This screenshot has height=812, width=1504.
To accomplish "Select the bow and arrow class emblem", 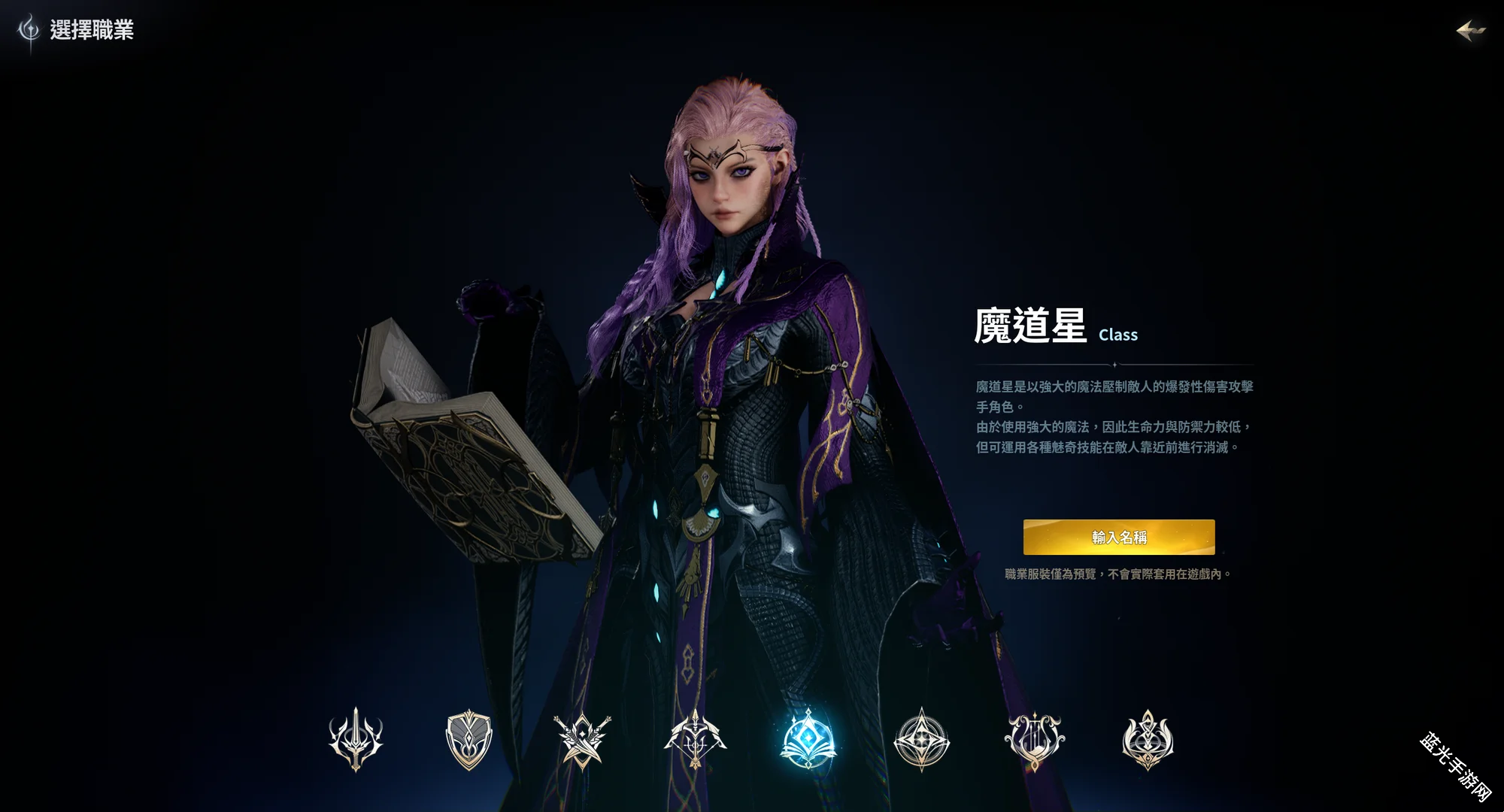I will click(x=695, y=740).
